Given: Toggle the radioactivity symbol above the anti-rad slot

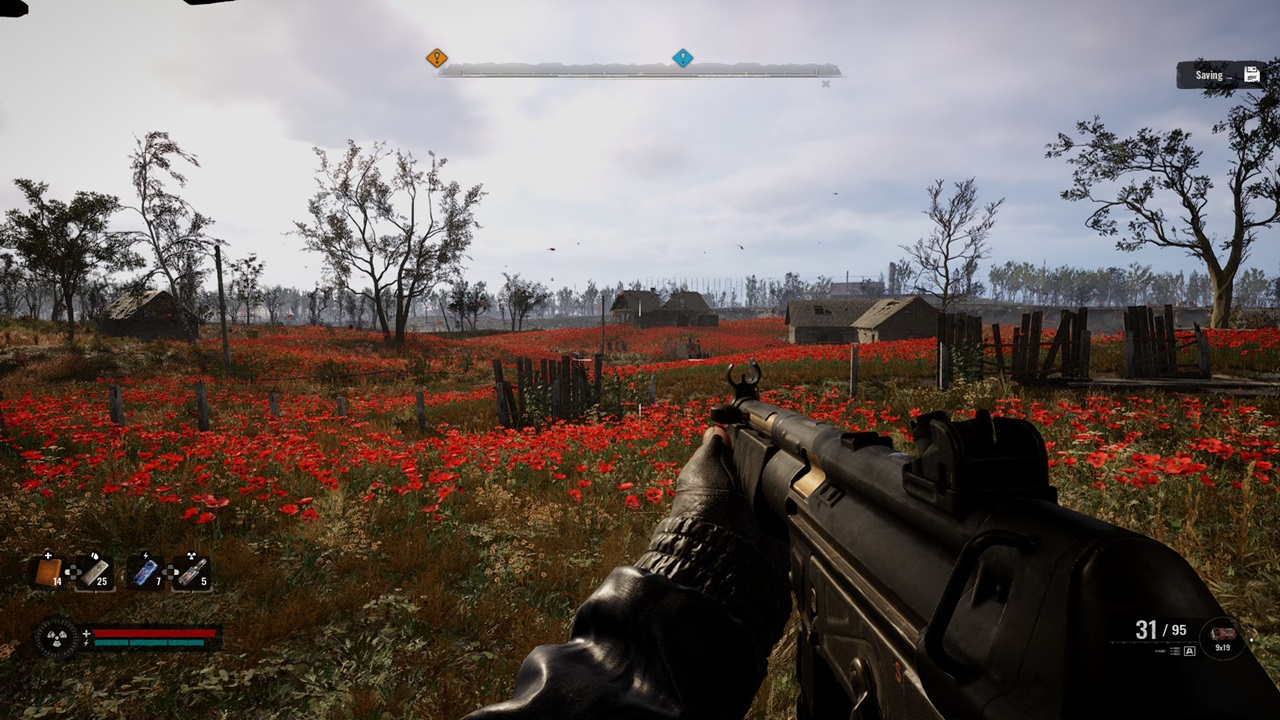Looking at the screenshot, I should click(189, 554).
